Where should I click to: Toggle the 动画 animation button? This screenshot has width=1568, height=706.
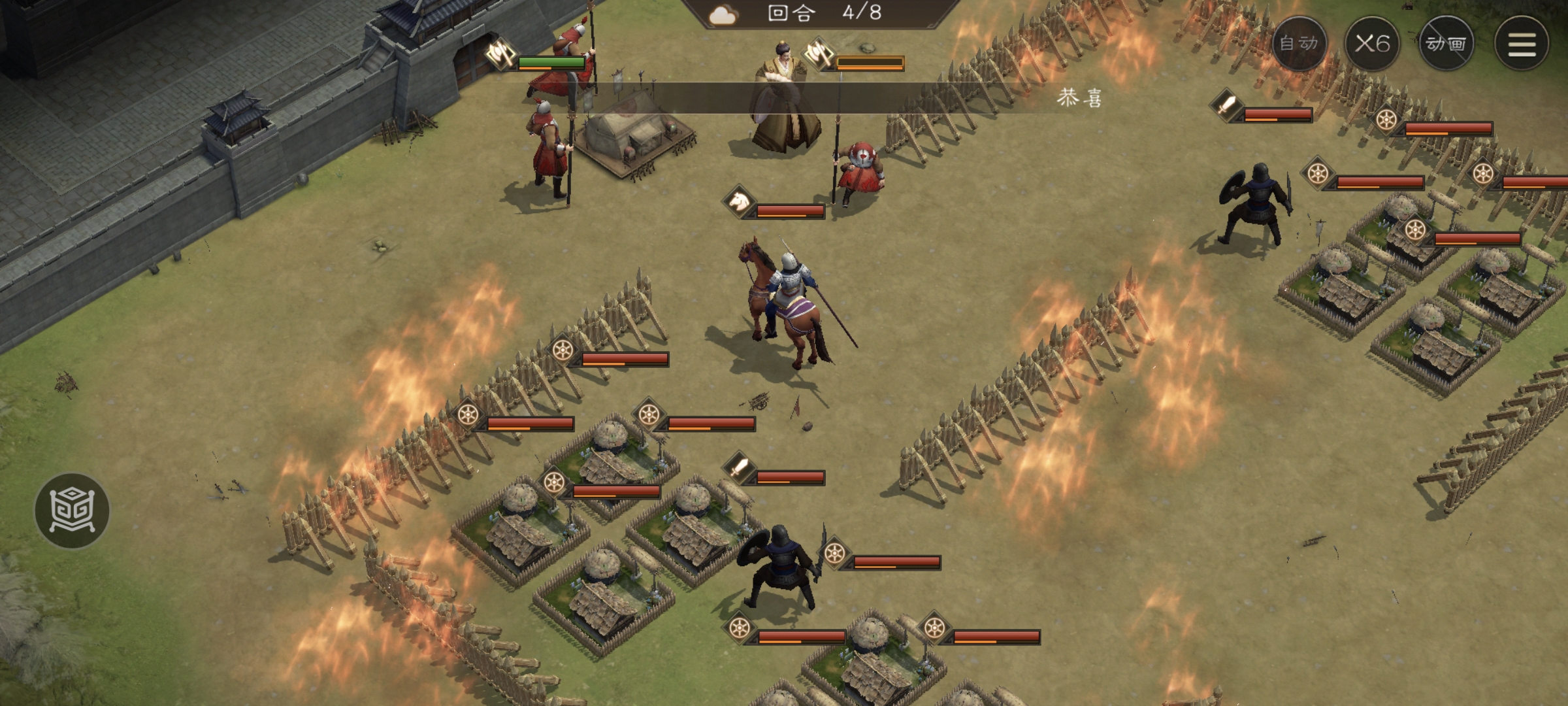[x=1446, y=44]
